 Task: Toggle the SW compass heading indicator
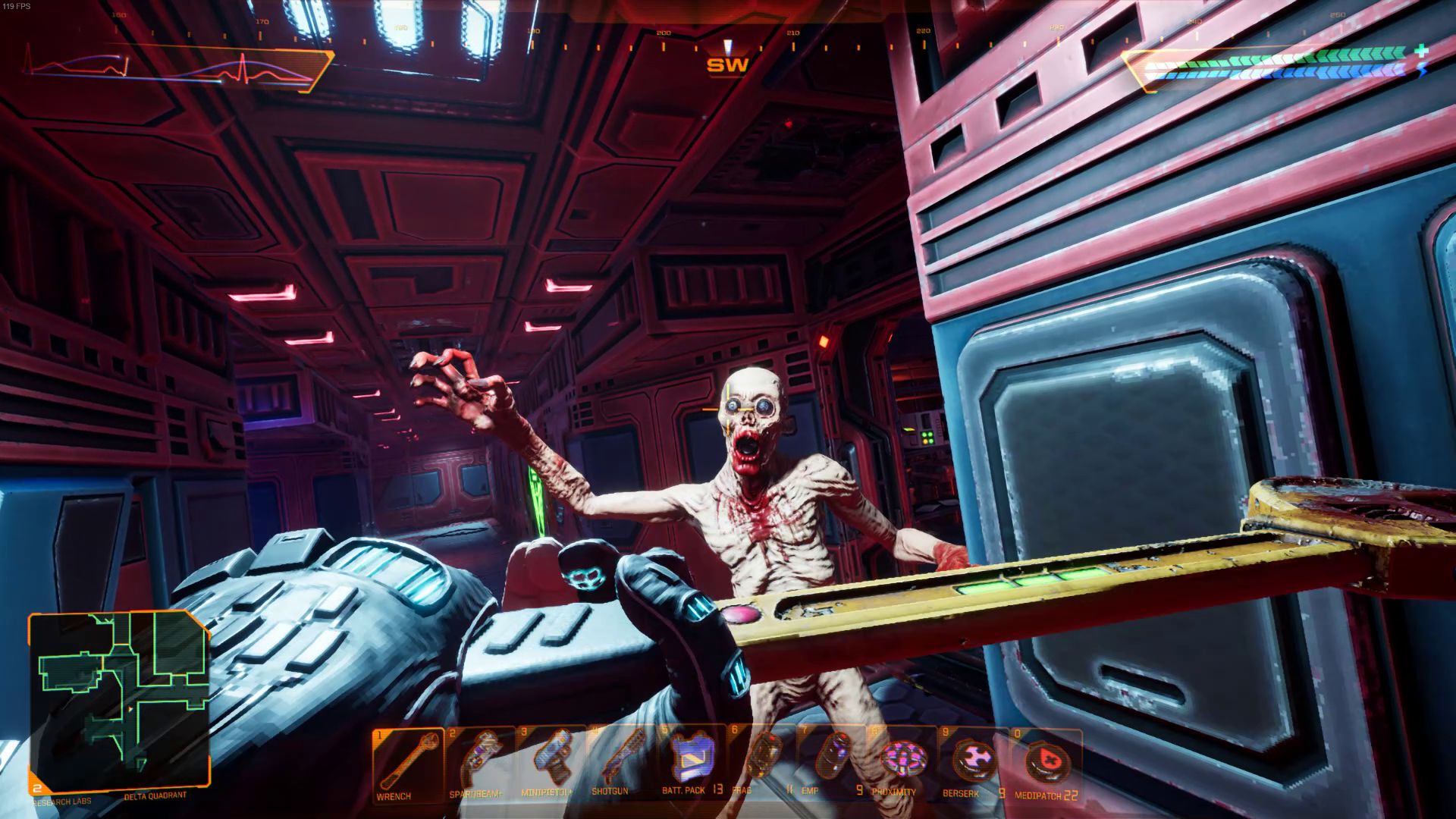(x=726, y=64)
